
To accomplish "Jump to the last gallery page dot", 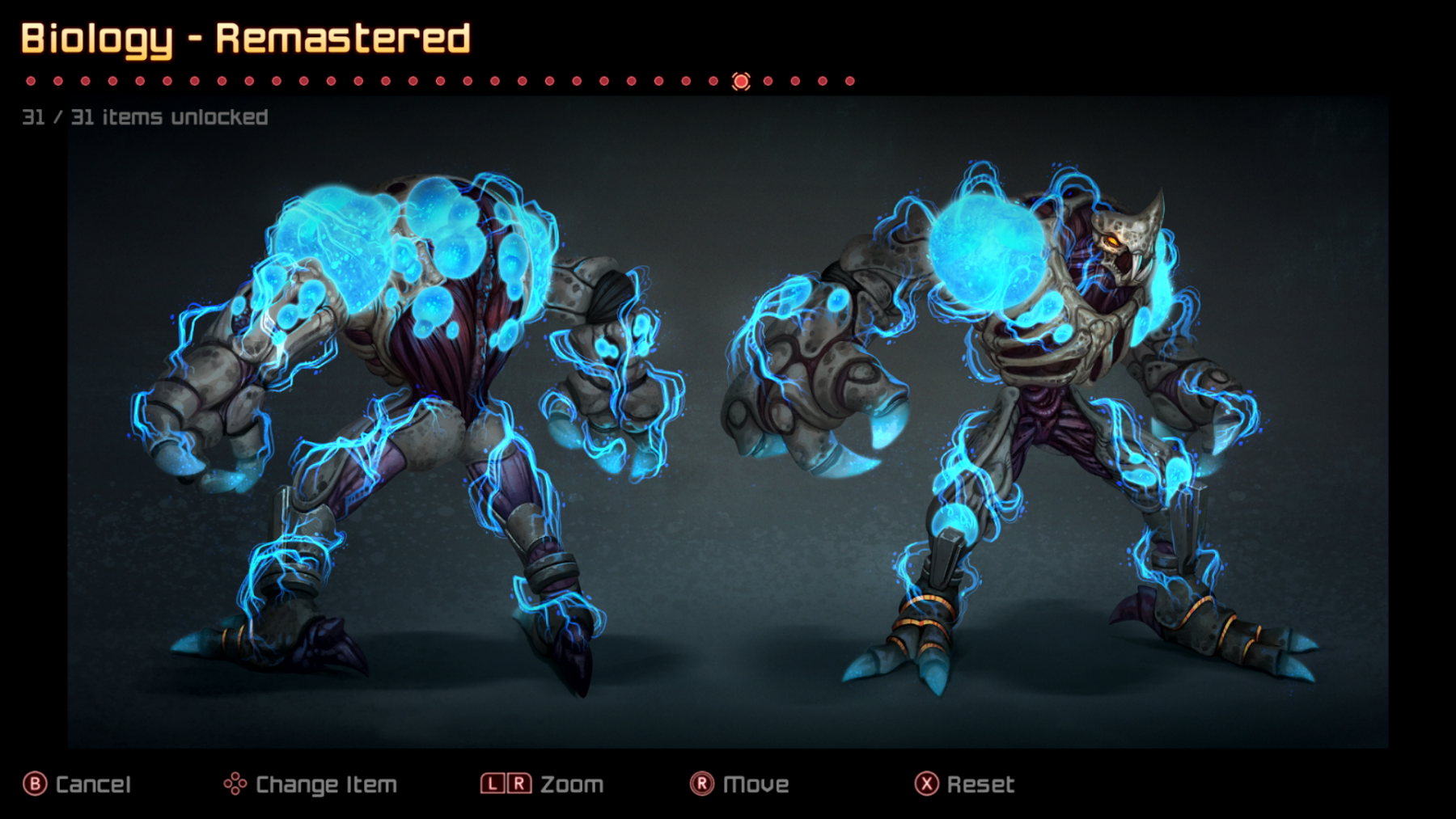I will click(849, 81).
